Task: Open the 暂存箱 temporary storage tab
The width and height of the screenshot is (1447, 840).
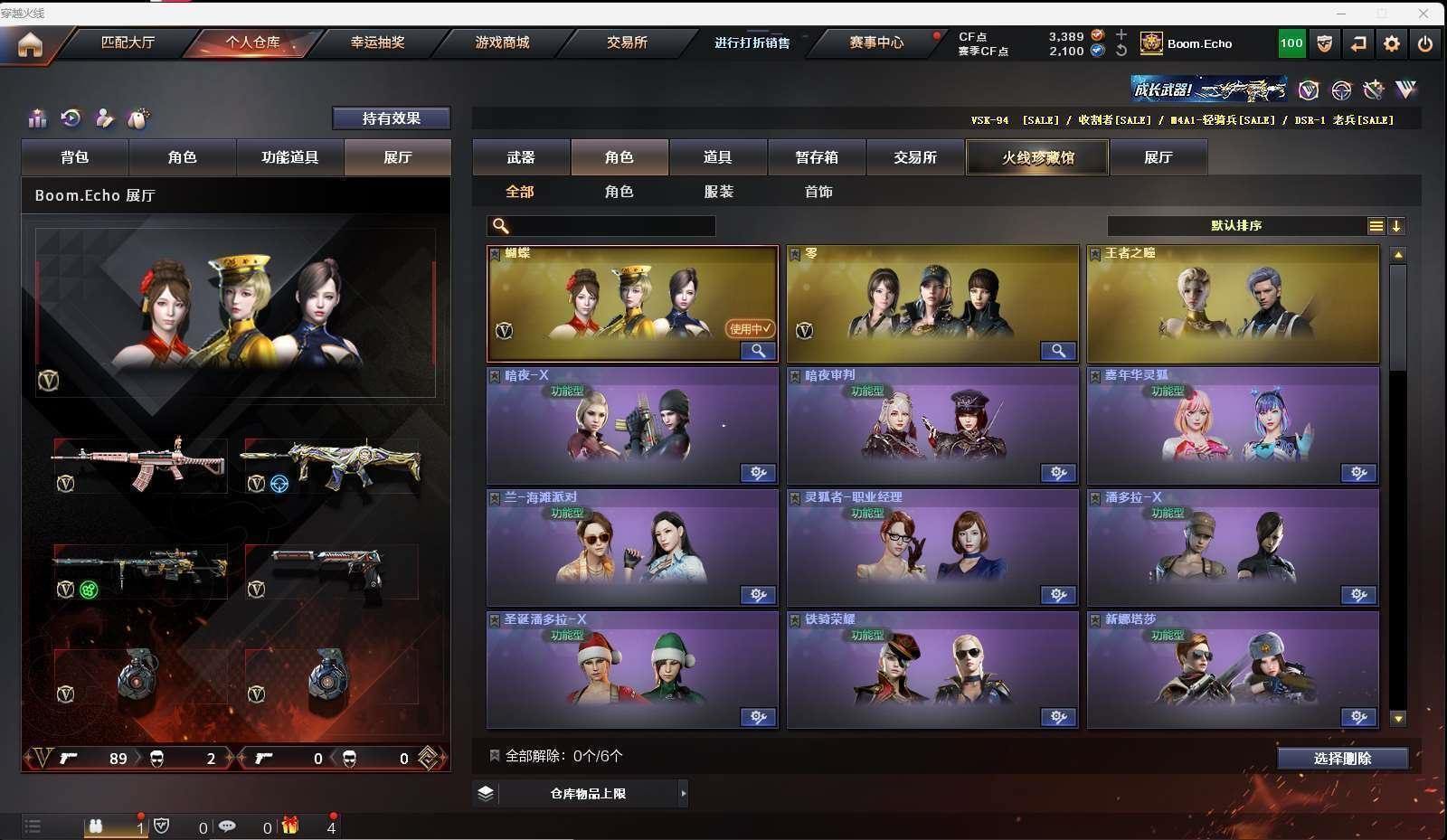Action: (x=816, y=157)
